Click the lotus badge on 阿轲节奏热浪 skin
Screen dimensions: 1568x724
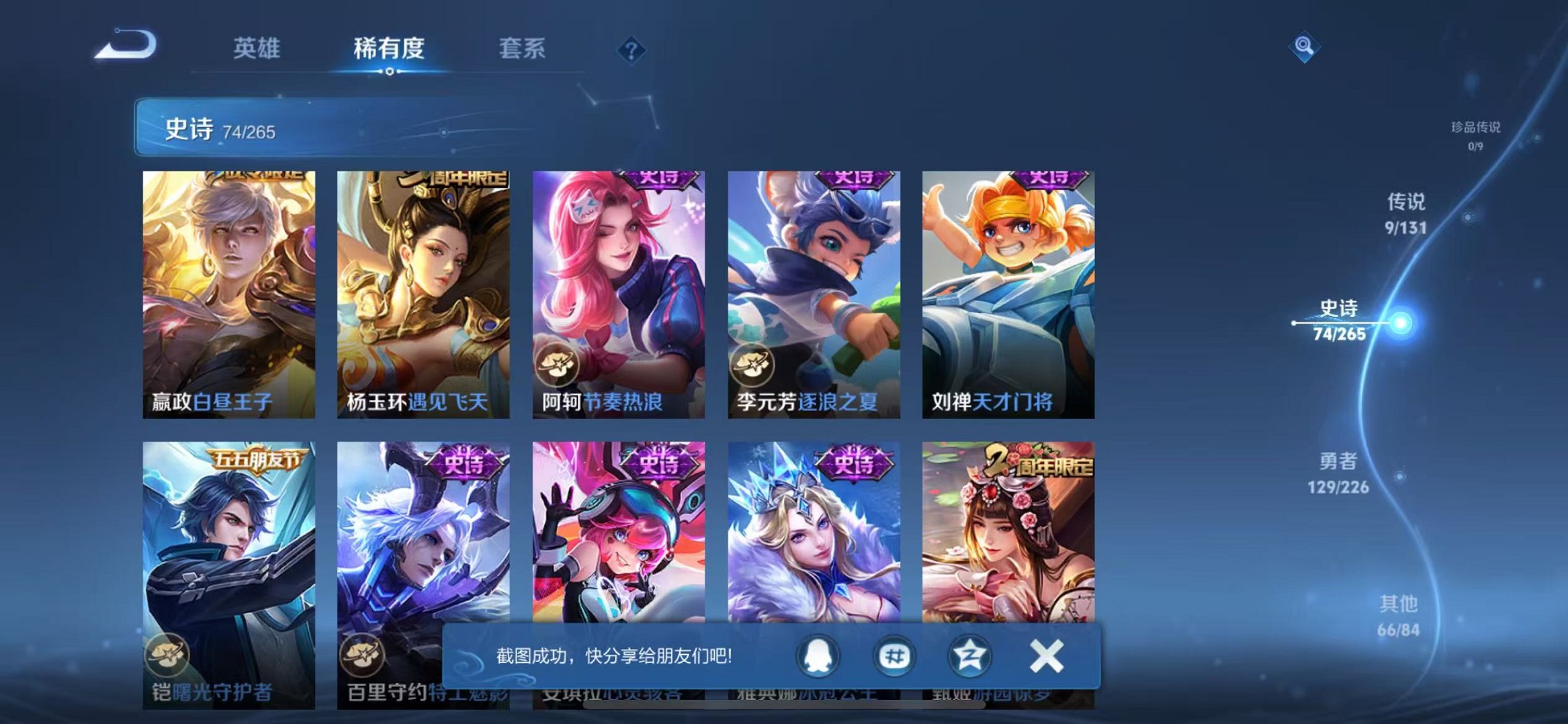(x=557, y=363)
